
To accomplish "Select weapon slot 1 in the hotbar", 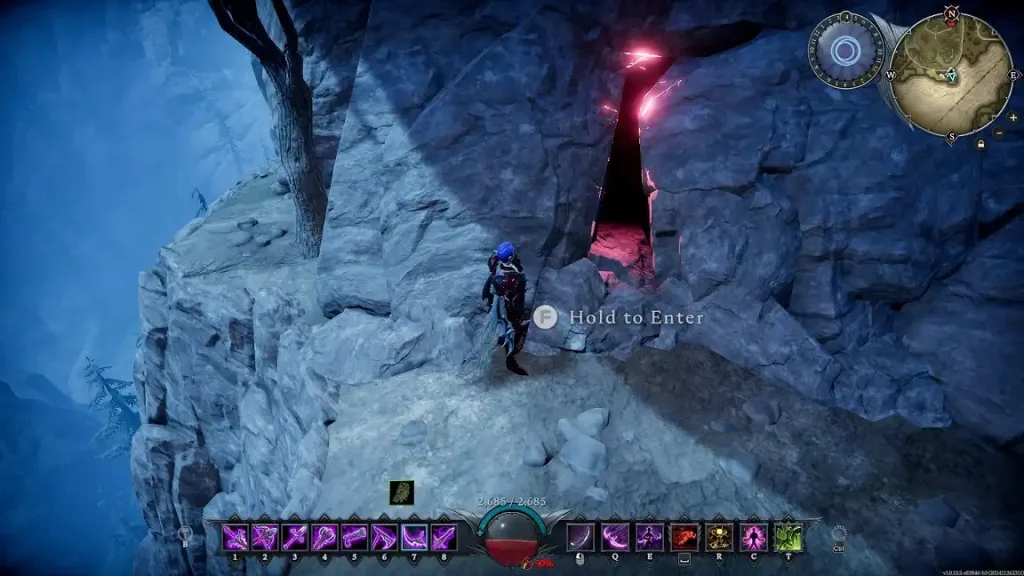I will [x=235, y=537].
